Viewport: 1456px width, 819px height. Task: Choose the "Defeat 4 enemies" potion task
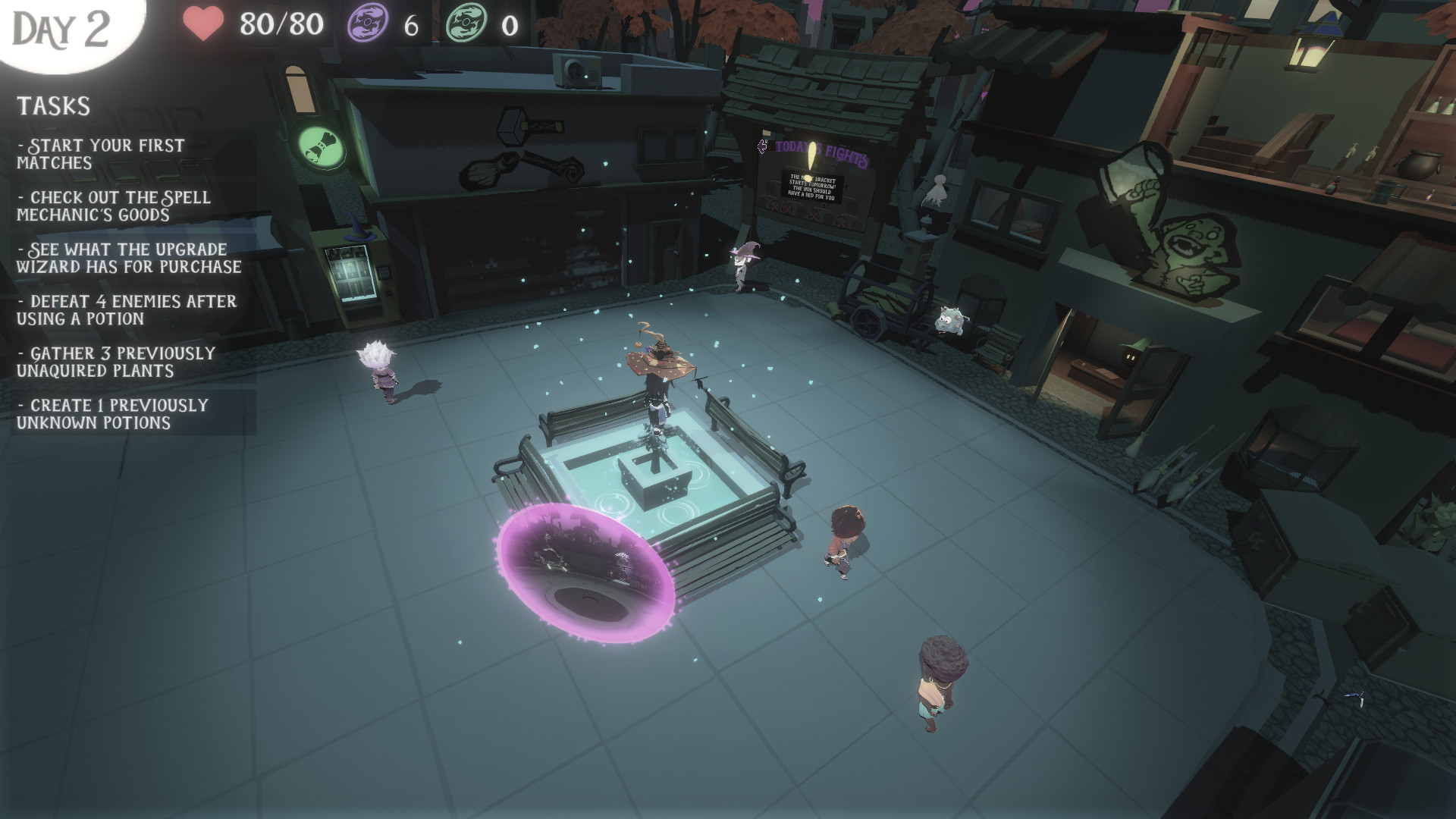(127, 310)
